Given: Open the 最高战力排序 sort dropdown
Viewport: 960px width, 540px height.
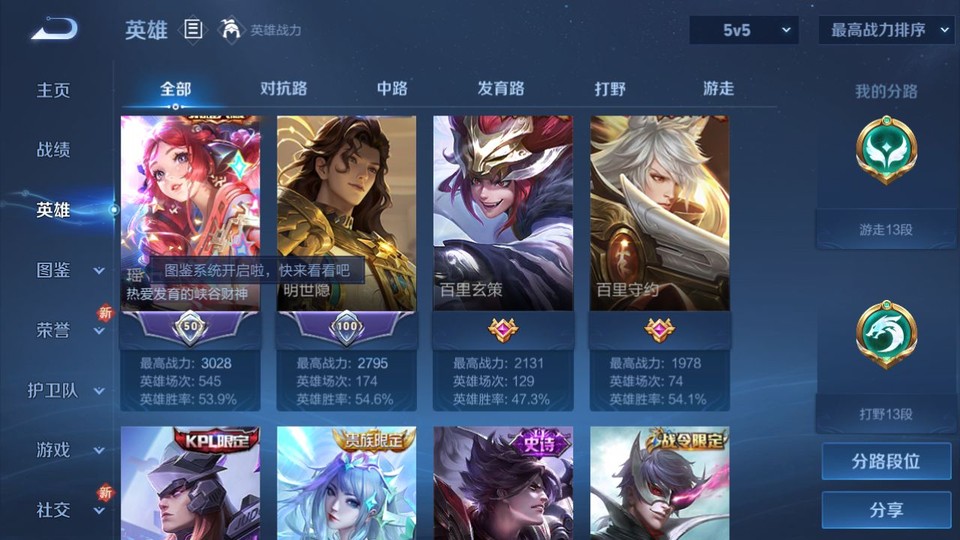Looking at the screenshot, I should click(886, 30).
